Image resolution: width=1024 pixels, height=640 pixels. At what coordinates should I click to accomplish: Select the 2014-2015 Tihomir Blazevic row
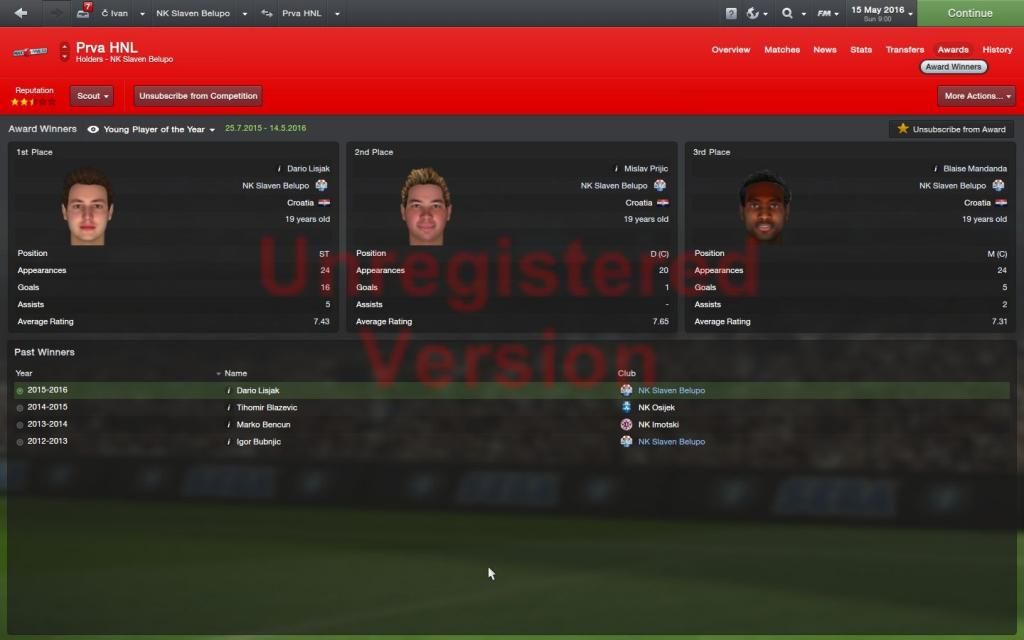click(x=267, y=407)
